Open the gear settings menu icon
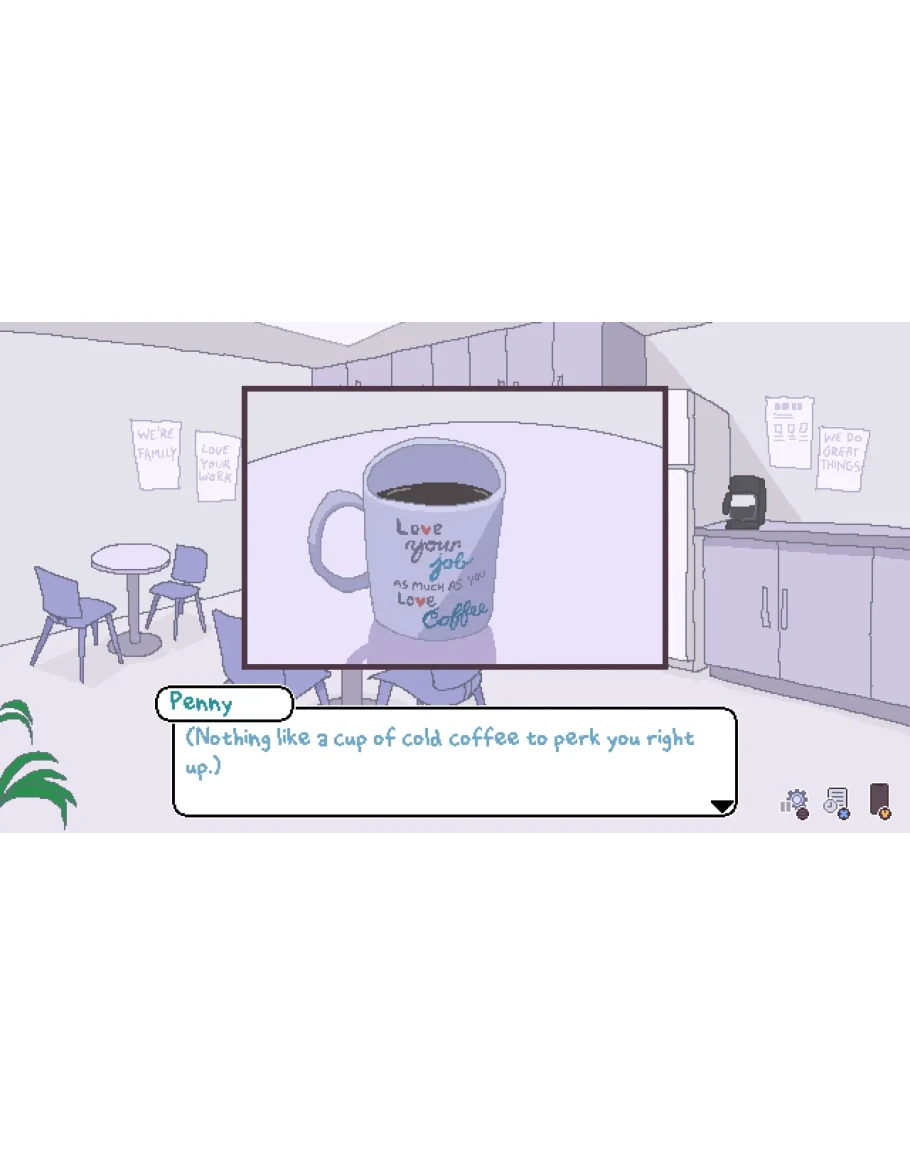The height and width of the screenshot is (1155, 910). pos(796,802)
